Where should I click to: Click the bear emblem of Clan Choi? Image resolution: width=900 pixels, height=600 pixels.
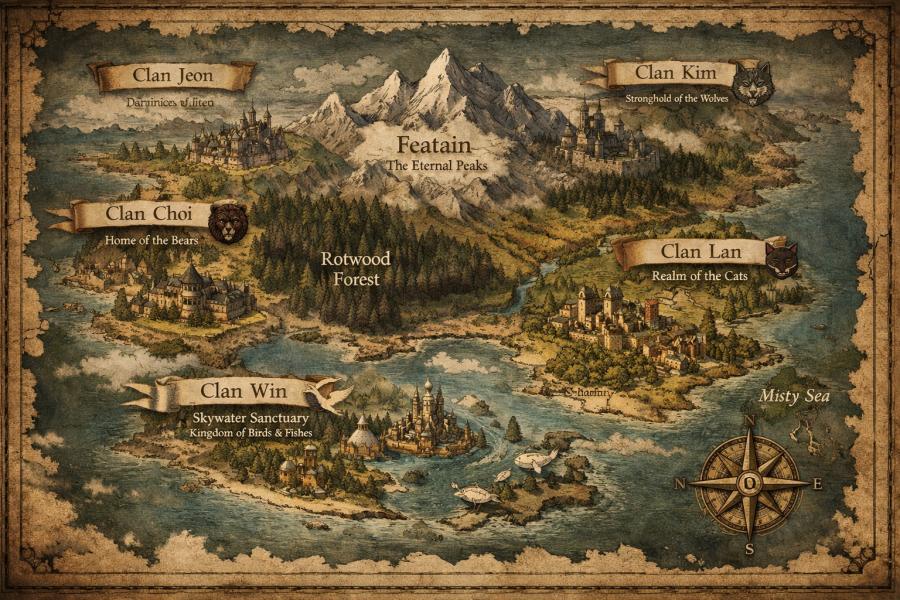[x=228, y=222]
